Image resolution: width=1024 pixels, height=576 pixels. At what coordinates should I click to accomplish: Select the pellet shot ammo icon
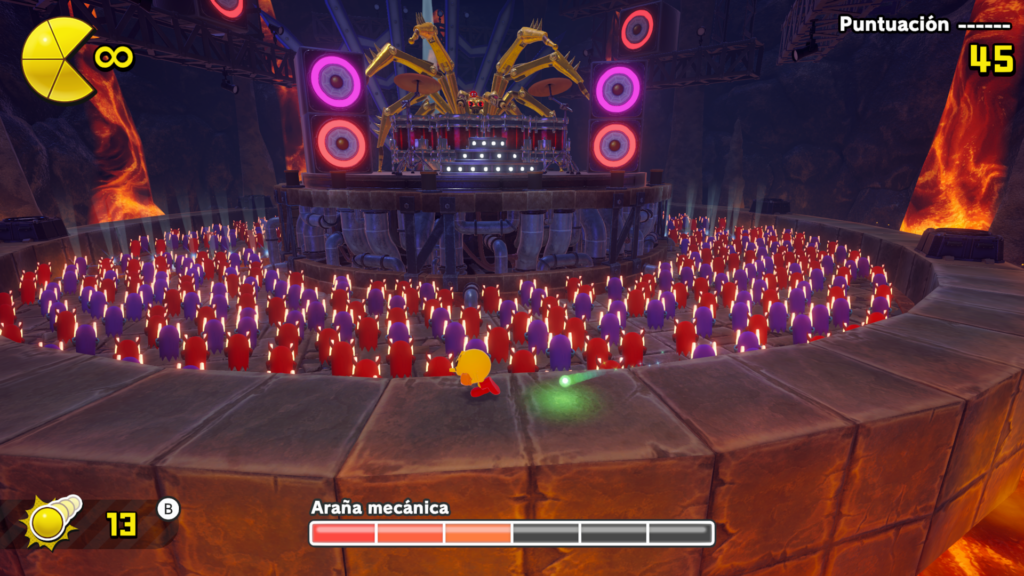52,521
